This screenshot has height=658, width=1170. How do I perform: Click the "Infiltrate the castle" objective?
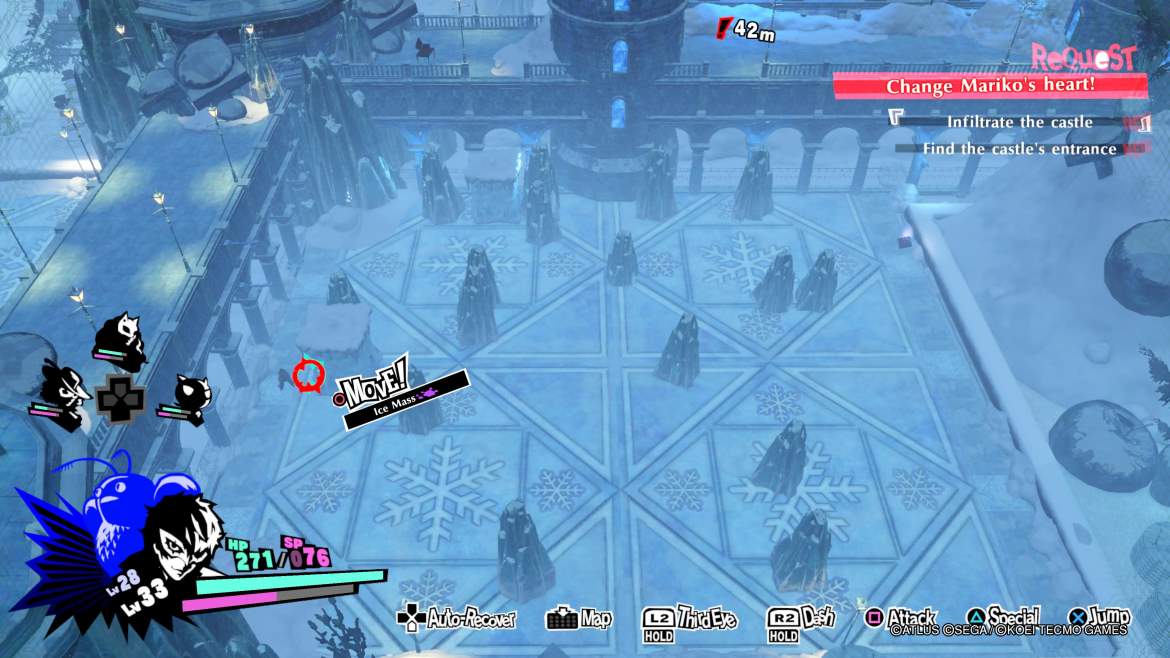coord(1020,122)
